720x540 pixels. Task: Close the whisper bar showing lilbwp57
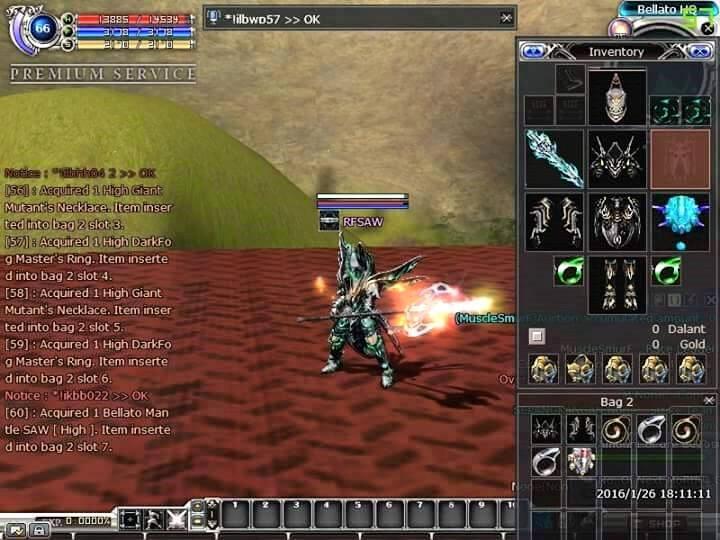coord(506,17)
